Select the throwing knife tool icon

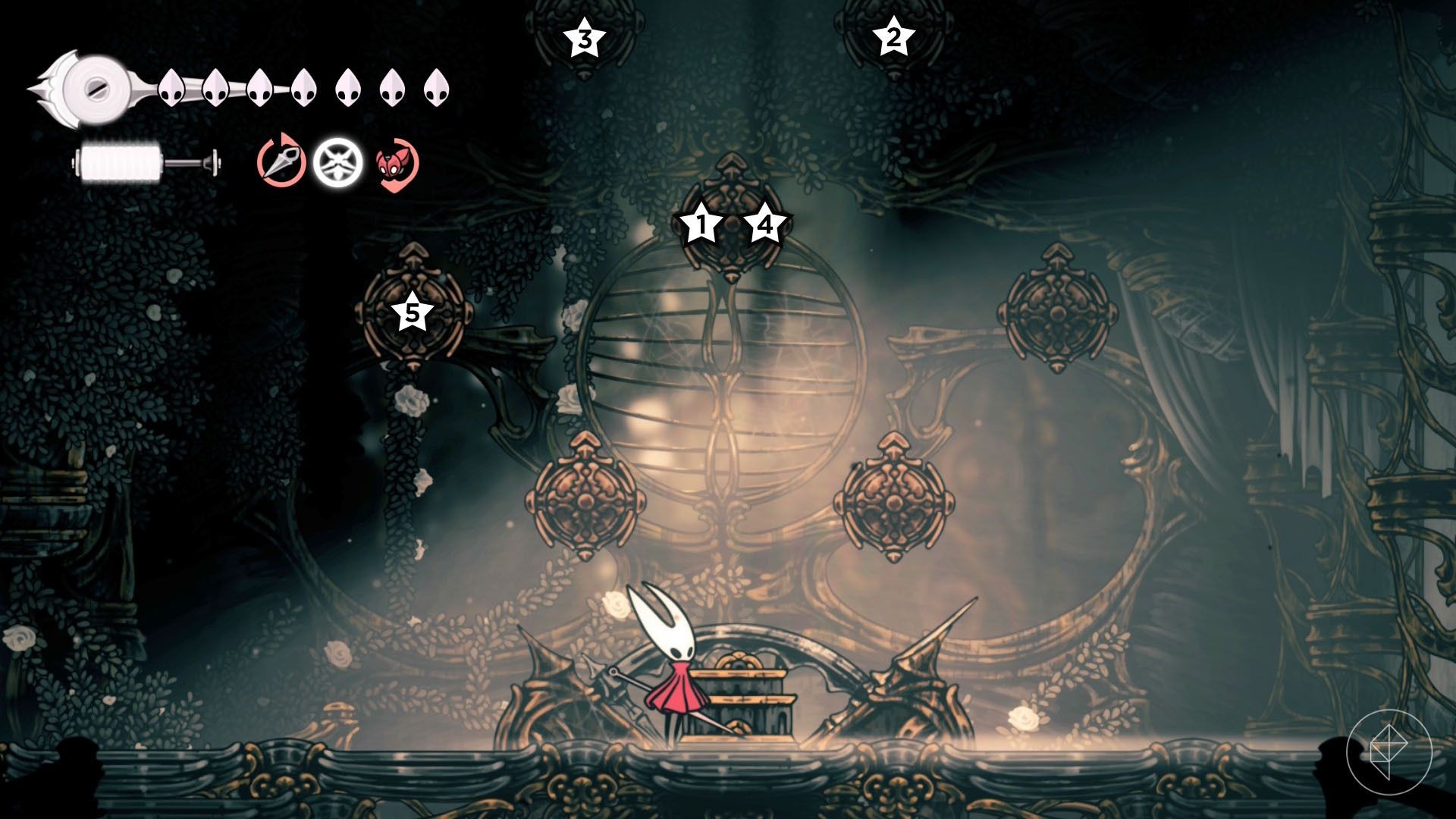point(281,162)
